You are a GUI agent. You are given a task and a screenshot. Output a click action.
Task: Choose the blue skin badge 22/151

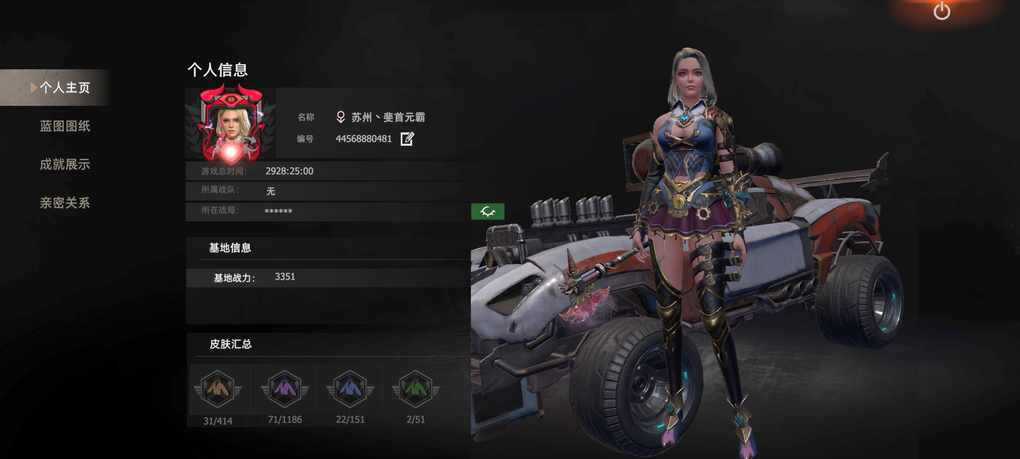point(350,389)
